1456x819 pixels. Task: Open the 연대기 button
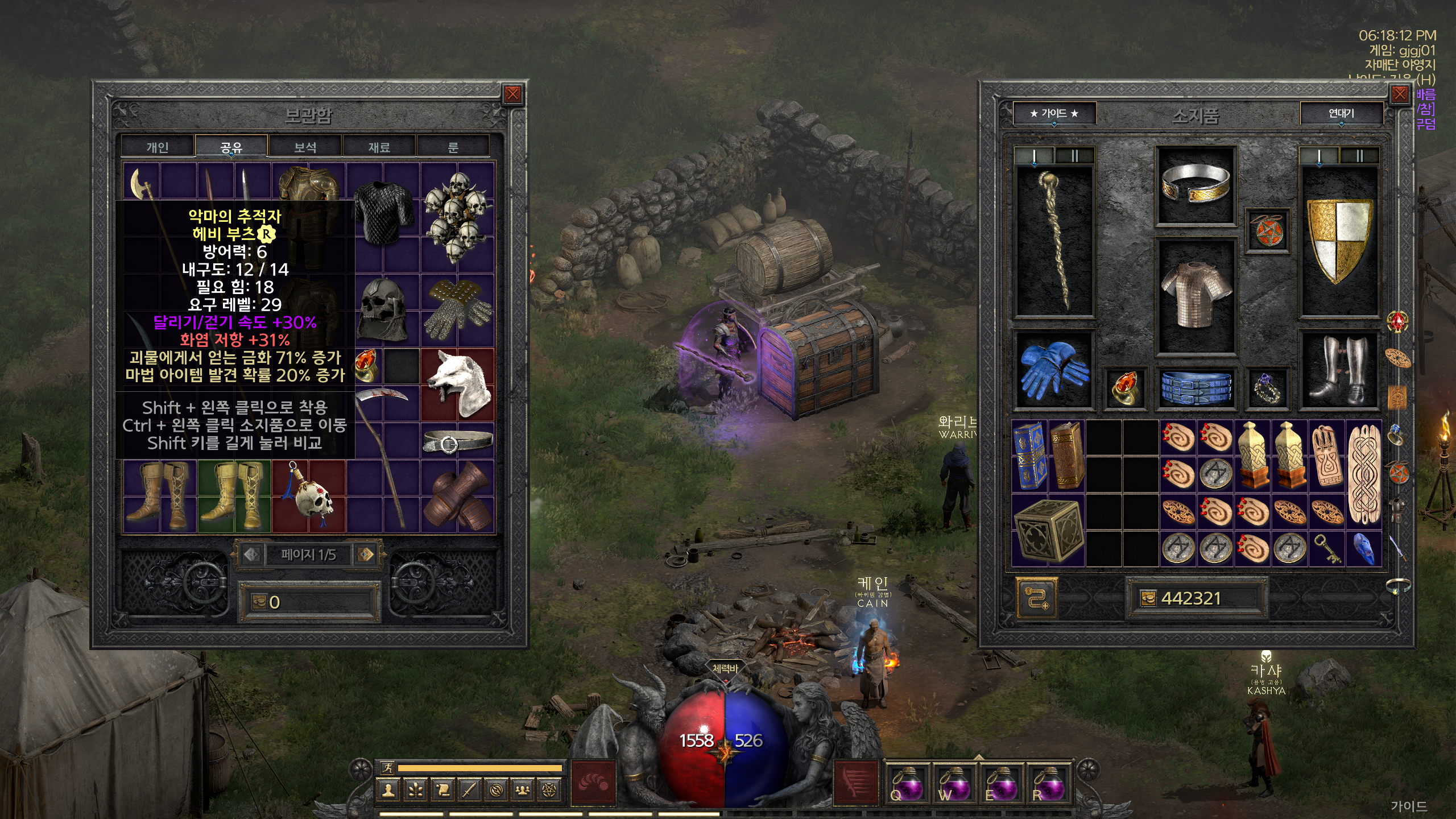pos(1341,114)
